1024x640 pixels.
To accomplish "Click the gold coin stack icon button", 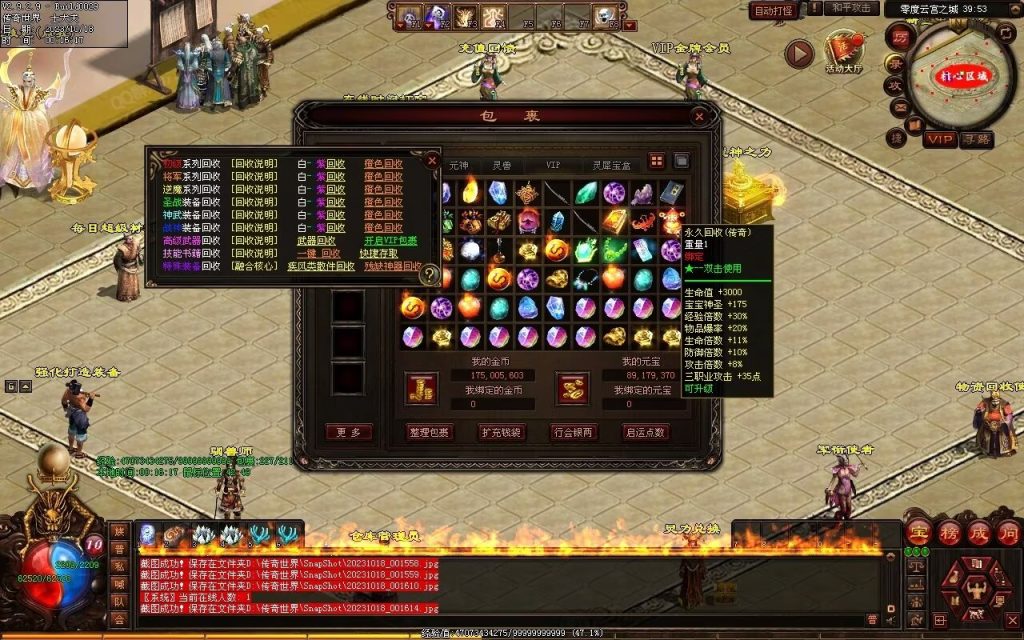I will 421,388.
